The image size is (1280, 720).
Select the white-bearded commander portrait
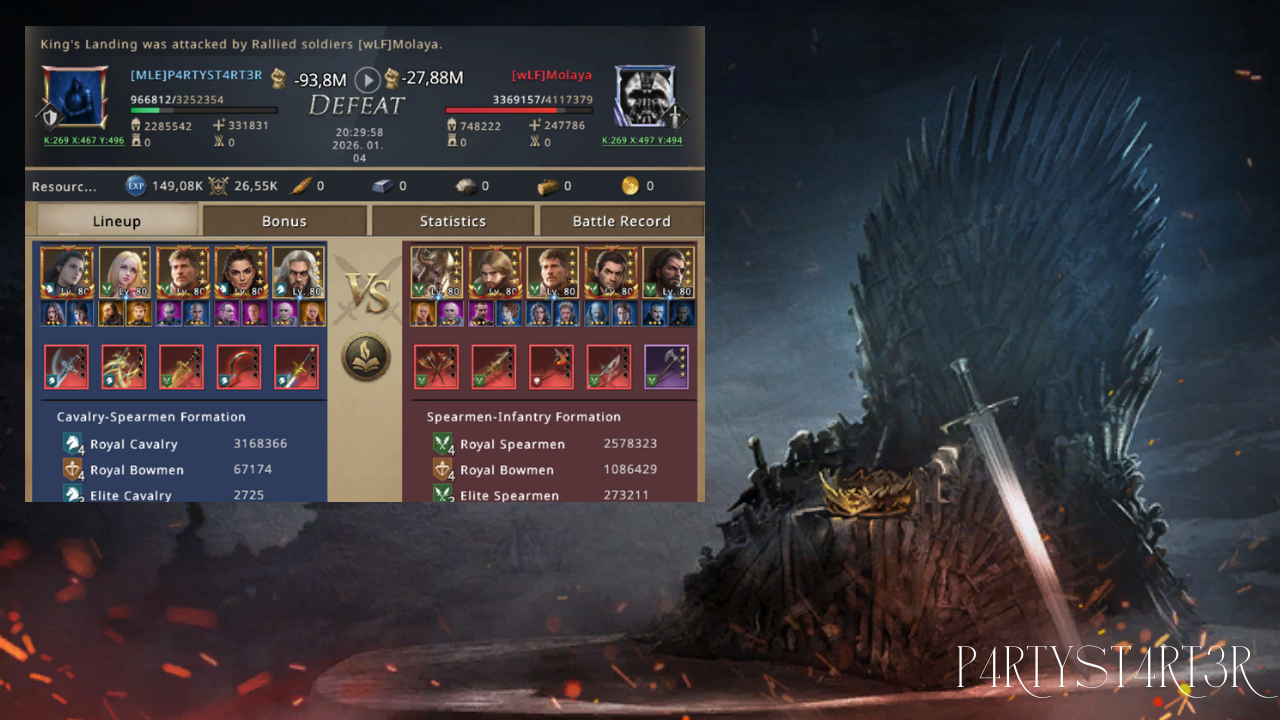[298, 272]
